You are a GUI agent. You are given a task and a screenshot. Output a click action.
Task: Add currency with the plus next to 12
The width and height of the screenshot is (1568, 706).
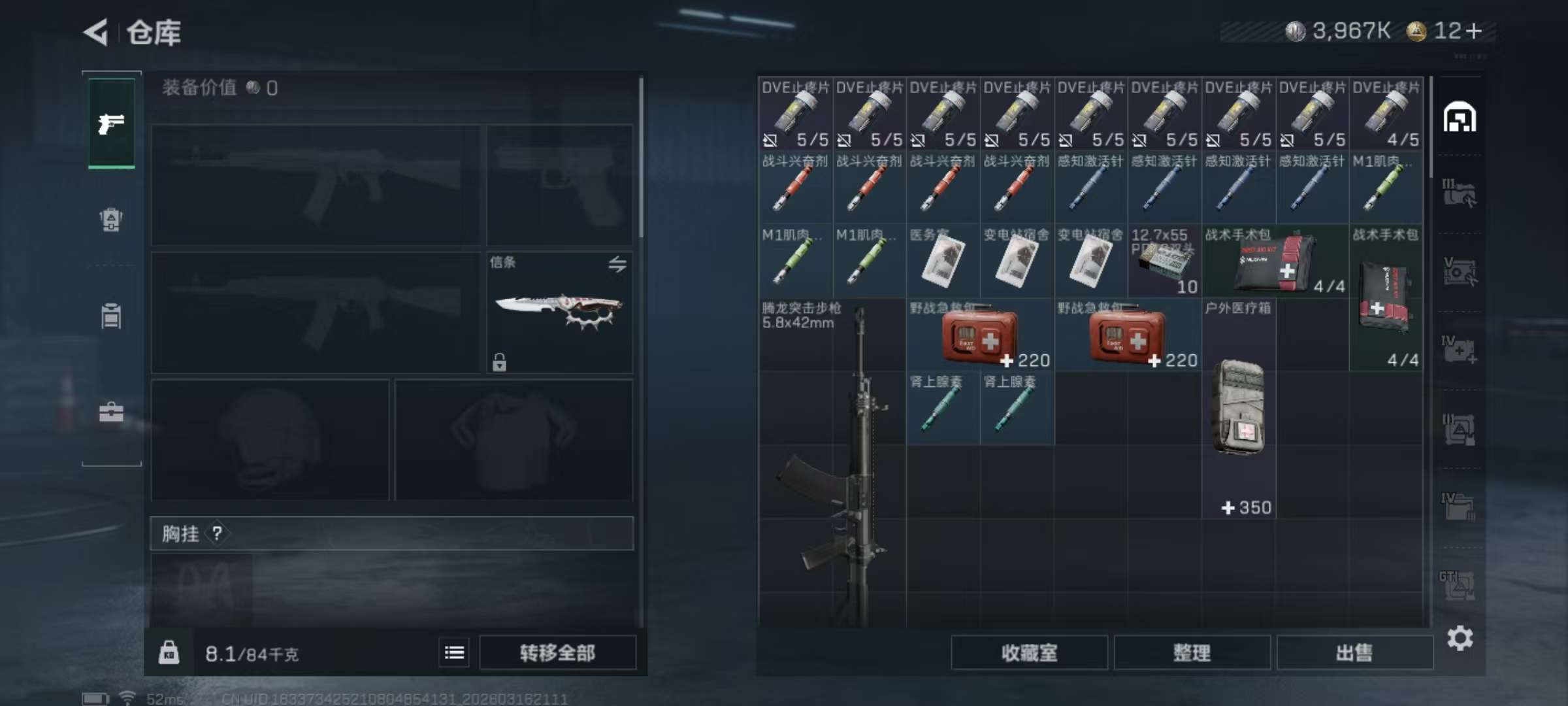point(1474,31)
